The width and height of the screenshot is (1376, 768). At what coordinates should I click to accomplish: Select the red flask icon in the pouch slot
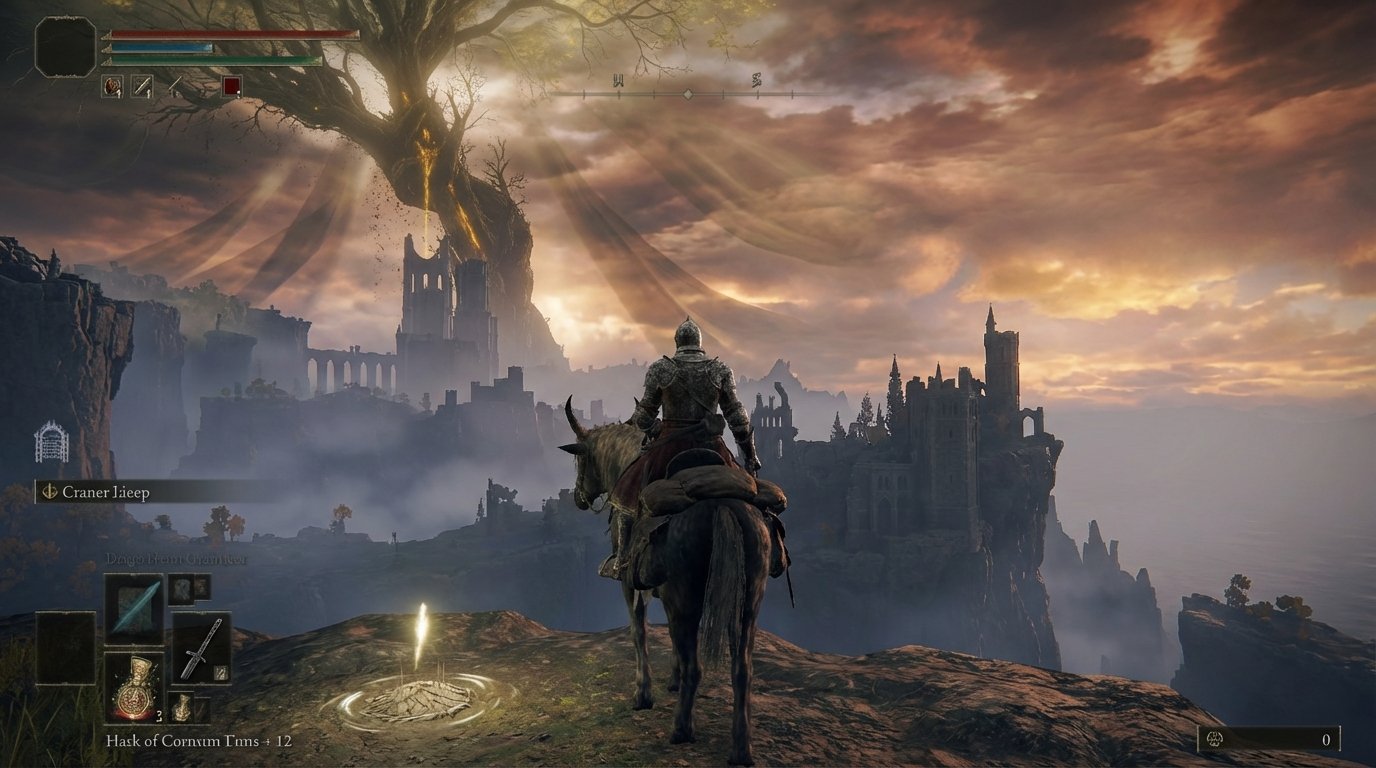(231, 85)
